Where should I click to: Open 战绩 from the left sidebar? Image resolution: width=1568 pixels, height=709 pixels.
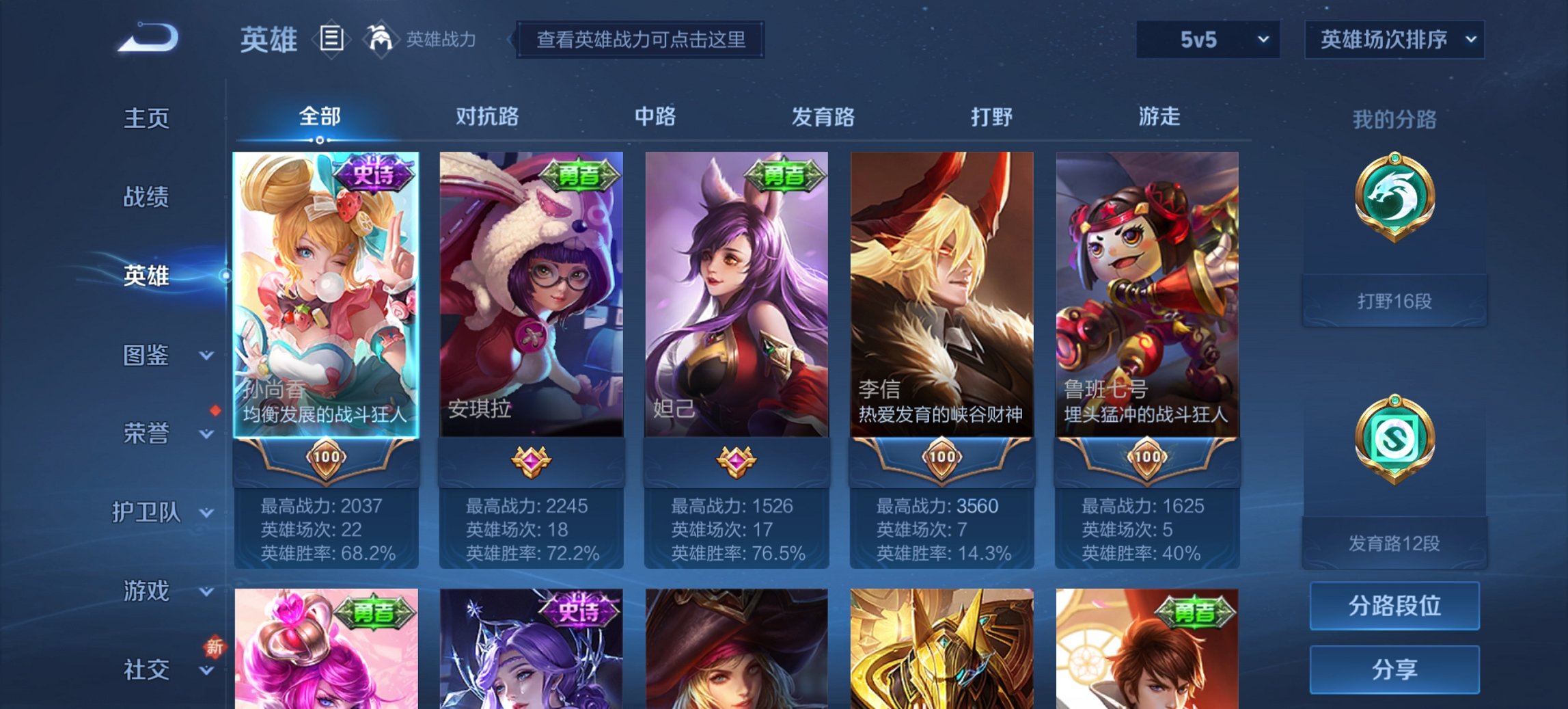click(x=146, y=197)
